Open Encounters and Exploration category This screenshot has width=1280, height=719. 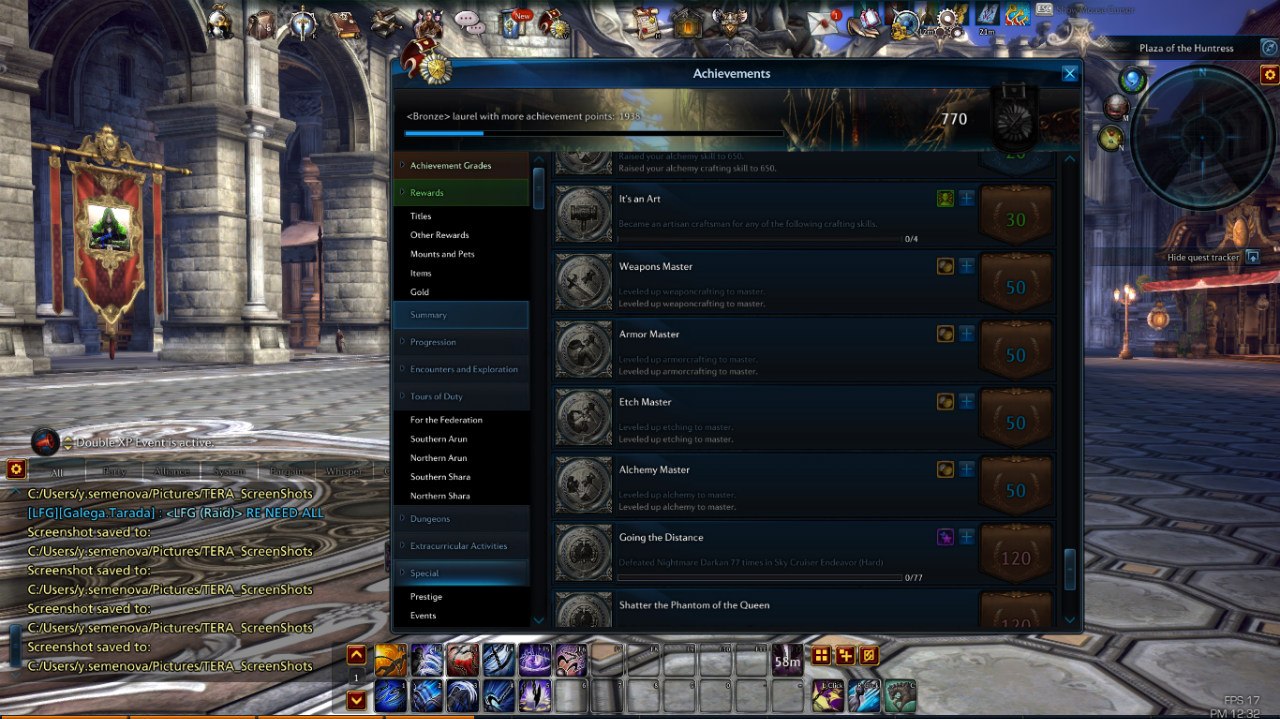click(x=464, y=369)
